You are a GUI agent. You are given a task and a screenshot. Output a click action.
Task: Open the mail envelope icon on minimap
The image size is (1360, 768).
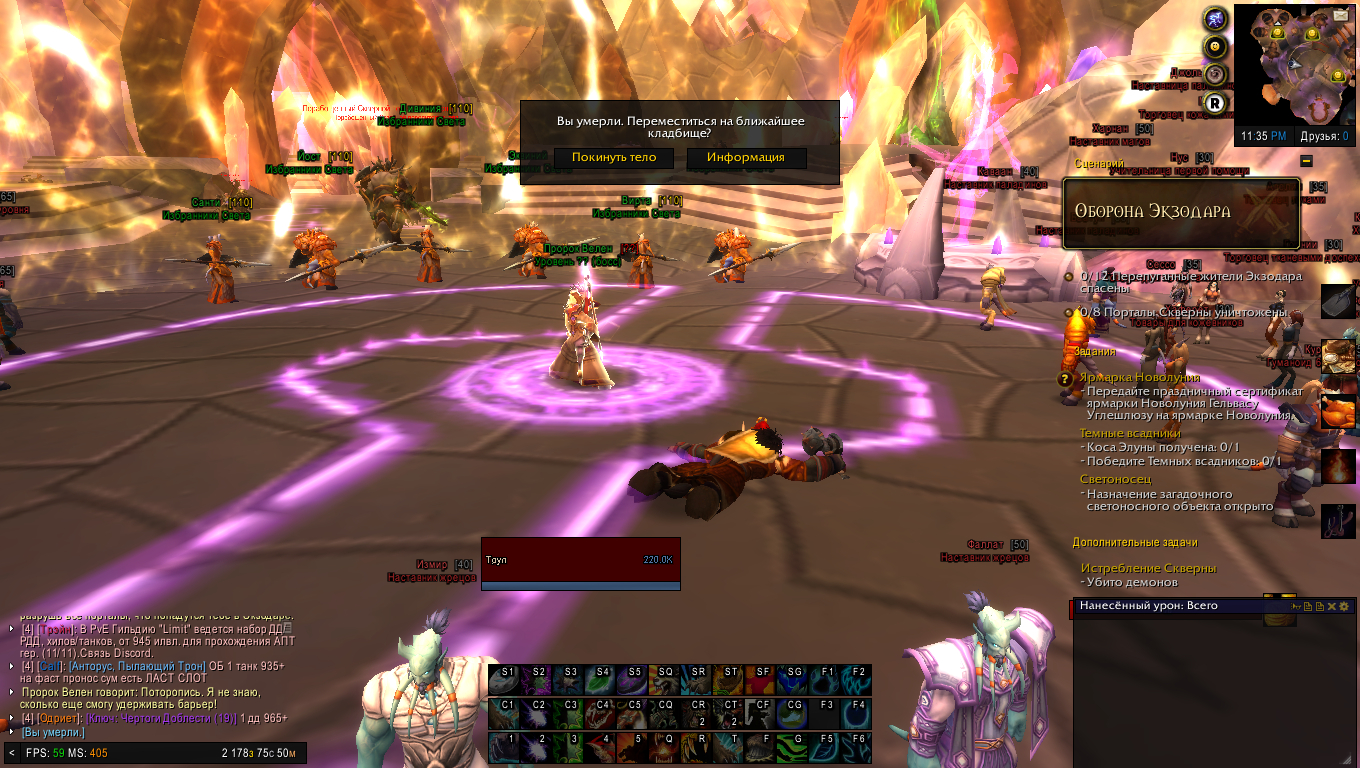(x=1340, y=15)
